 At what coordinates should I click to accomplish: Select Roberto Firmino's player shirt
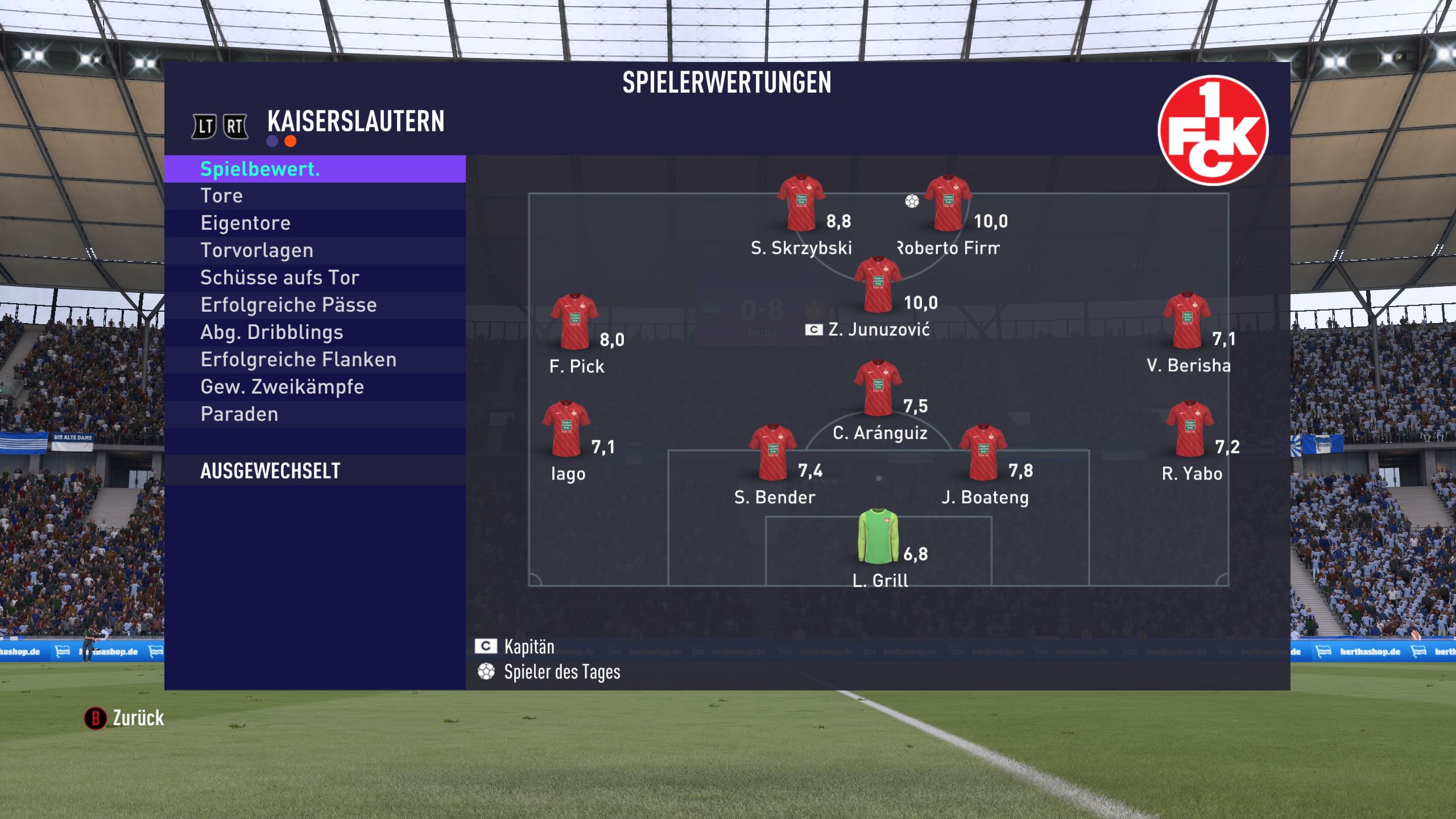(947, 203)
